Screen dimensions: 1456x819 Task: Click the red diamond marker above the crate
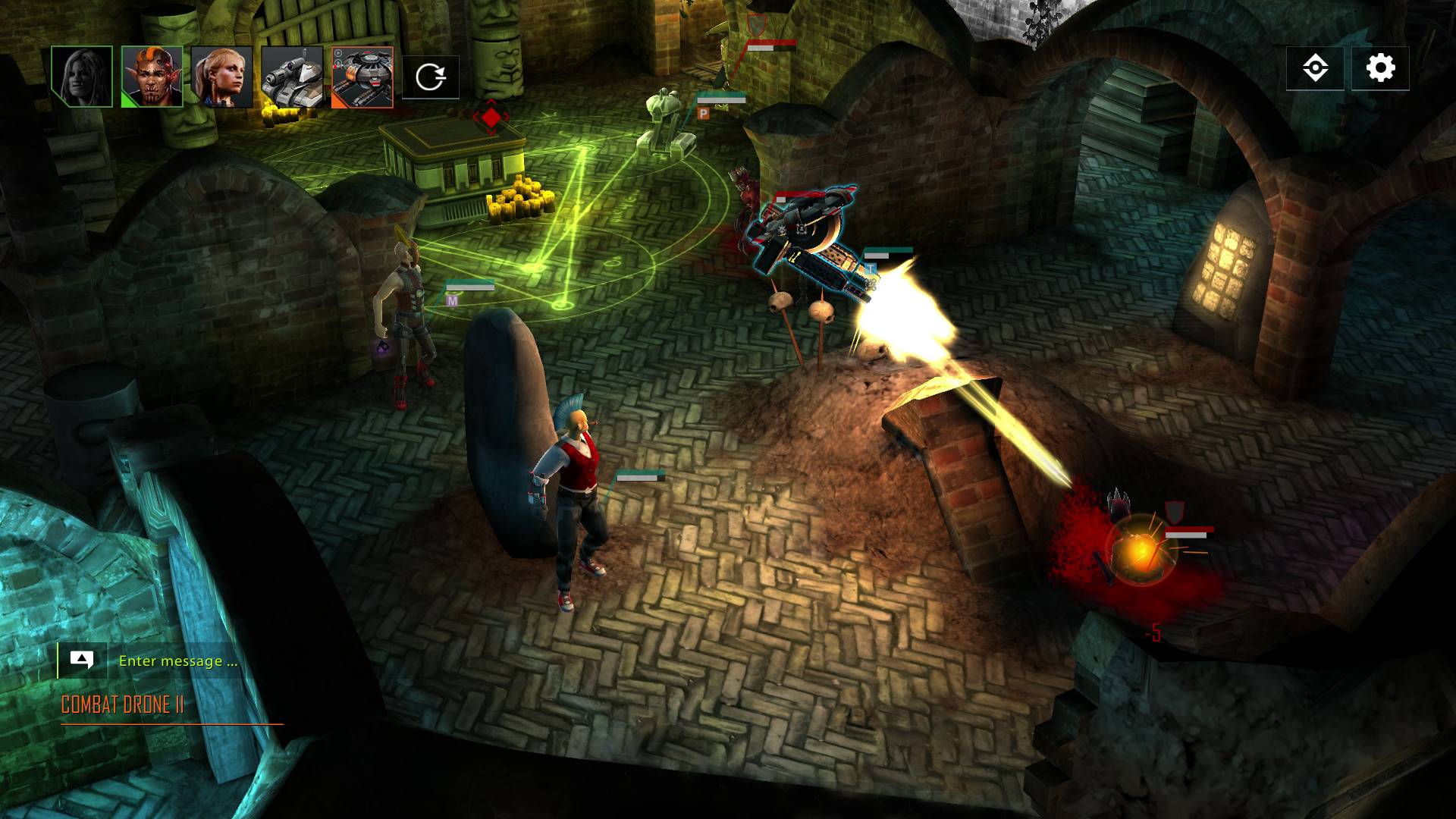490,118
